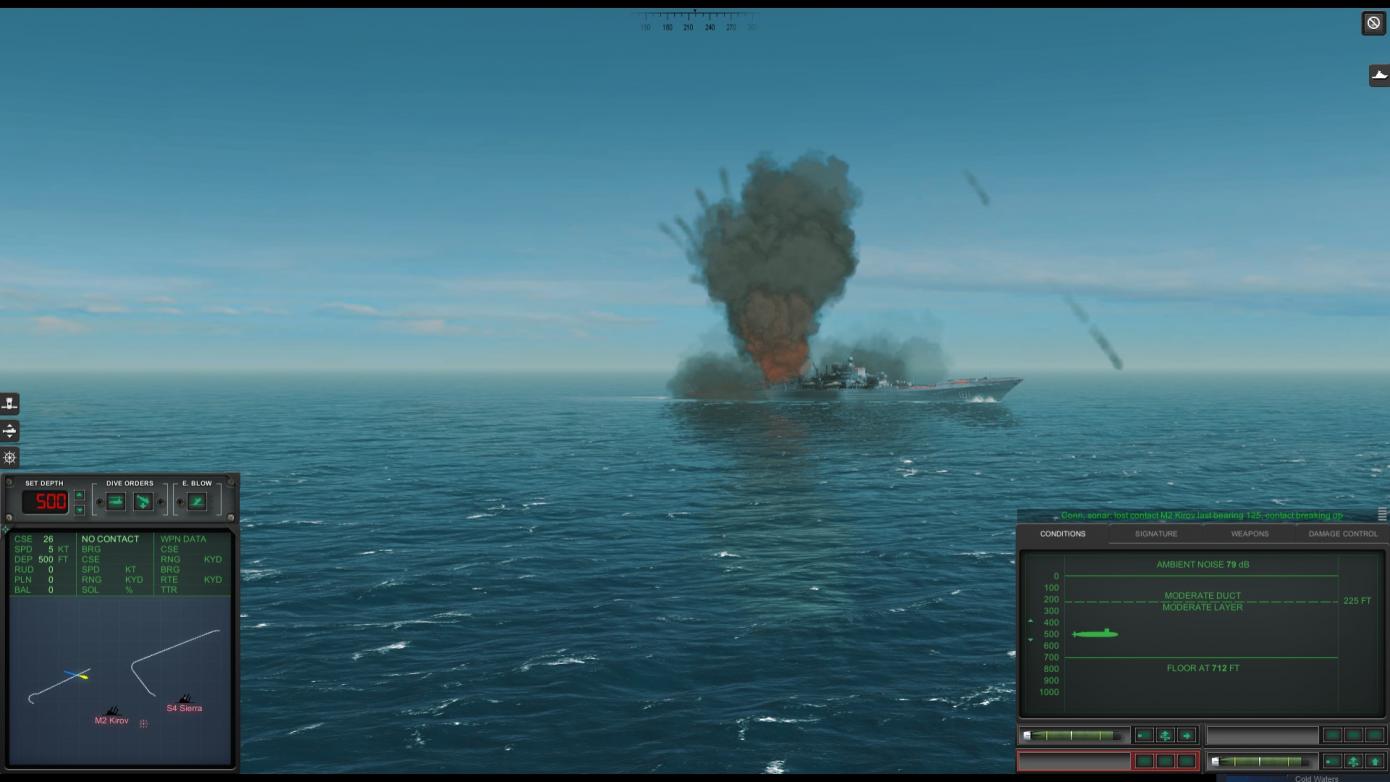Screen dimensions: 1390x782
Task: Click the periscope mast icon button
Action: click(x=10, y=404)
